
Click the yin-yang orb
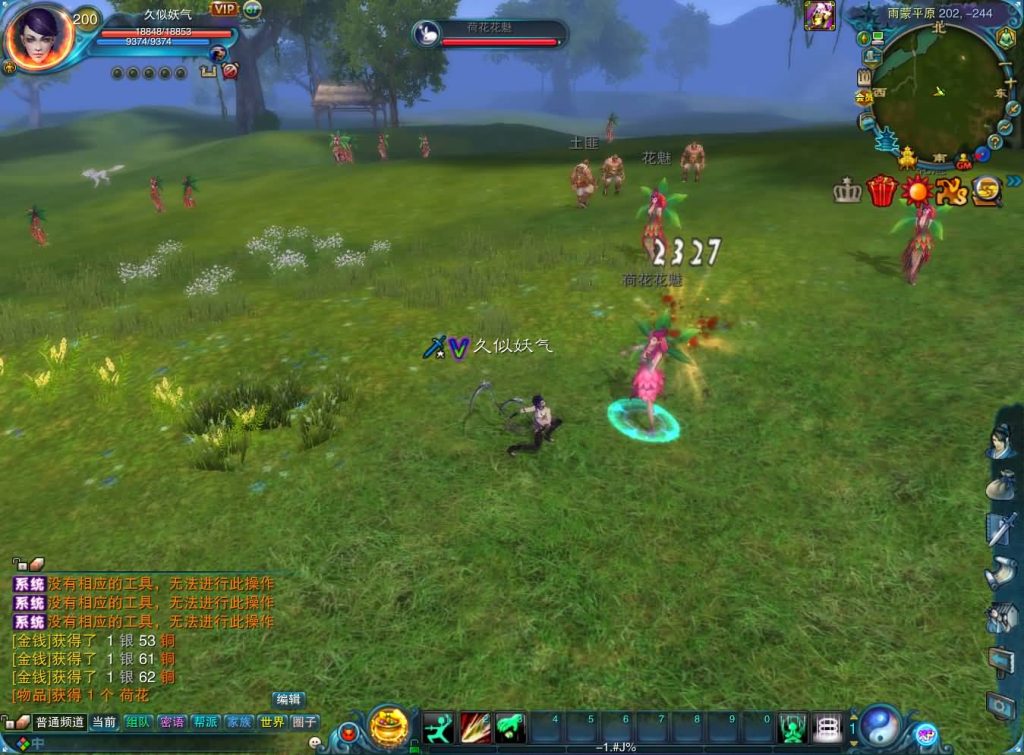881,726
